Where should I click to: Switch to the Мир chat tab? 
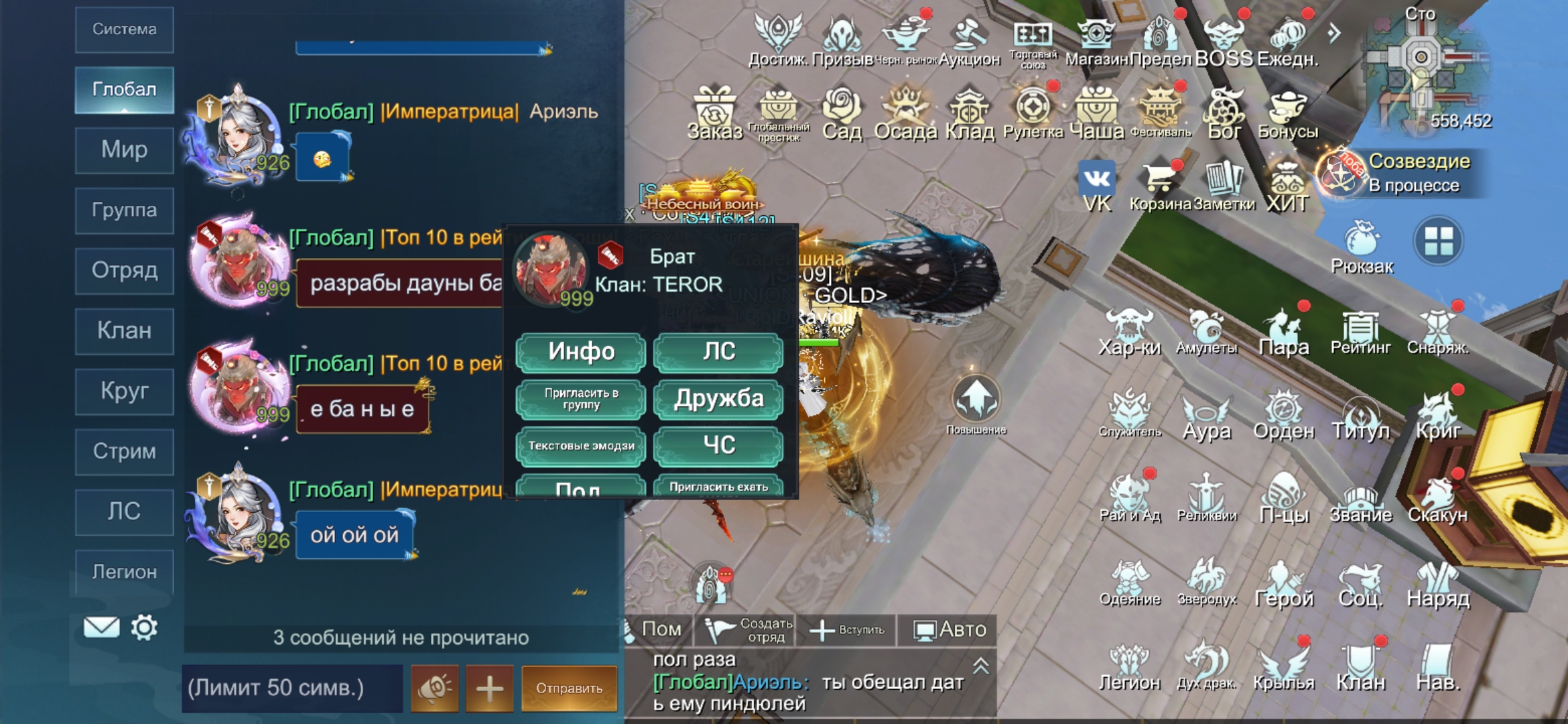click(x=125, y=149)
